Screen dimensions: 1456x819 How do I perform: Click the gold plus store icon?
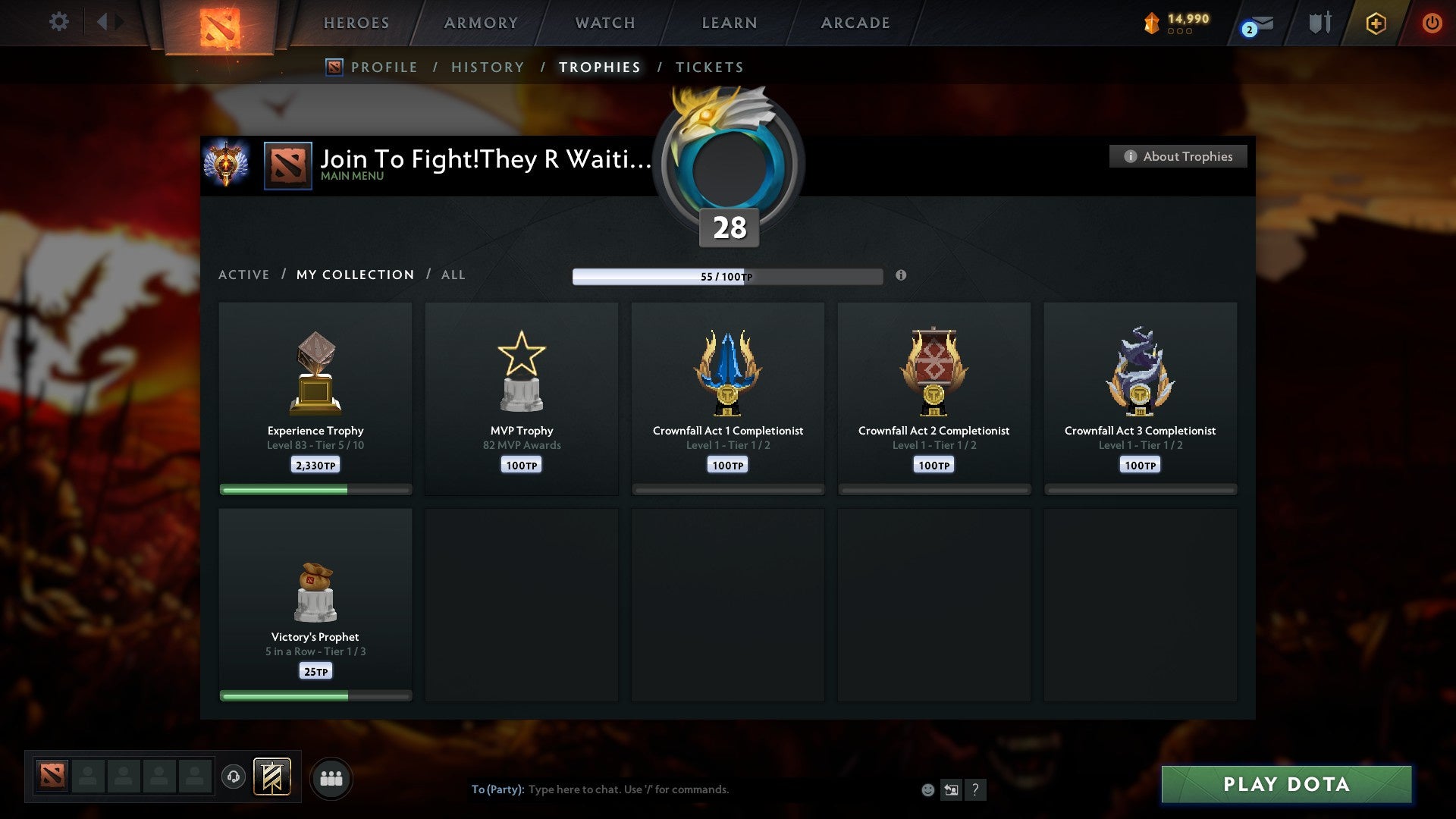1375,23
